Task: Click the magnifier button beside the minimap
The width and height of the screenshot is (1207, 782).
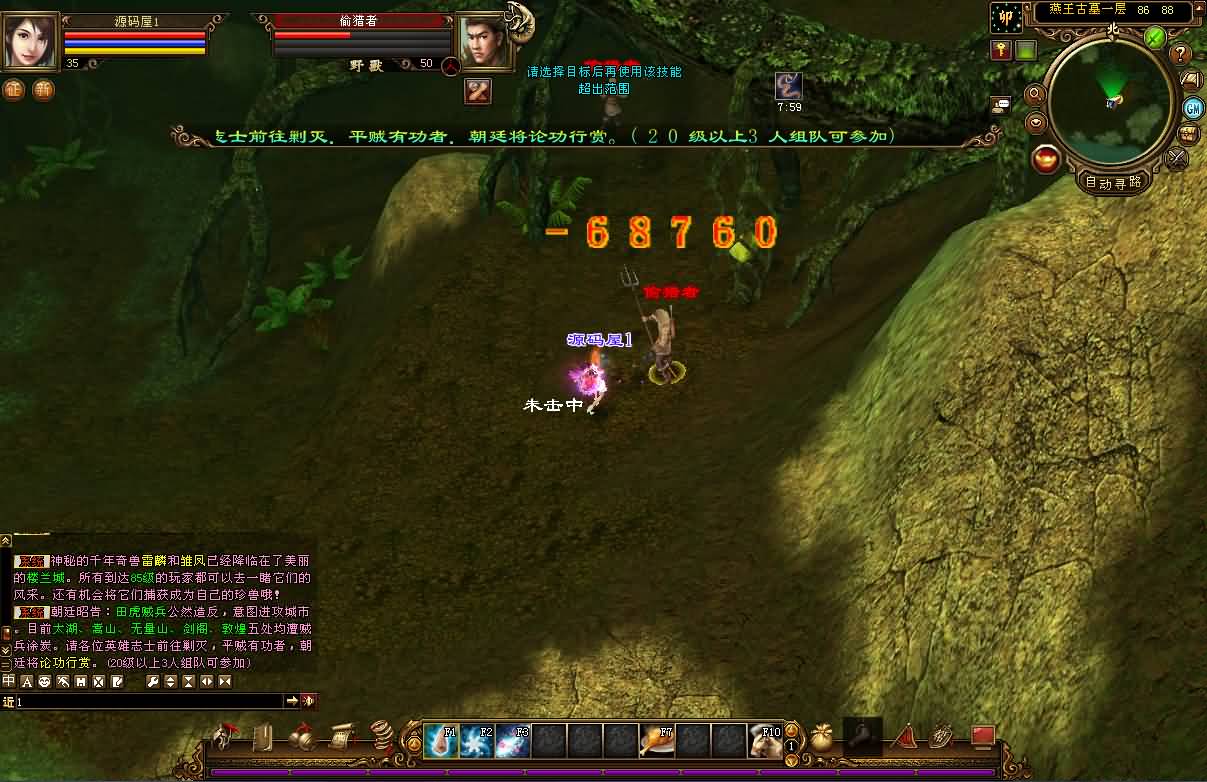Action: point(1035,94)
